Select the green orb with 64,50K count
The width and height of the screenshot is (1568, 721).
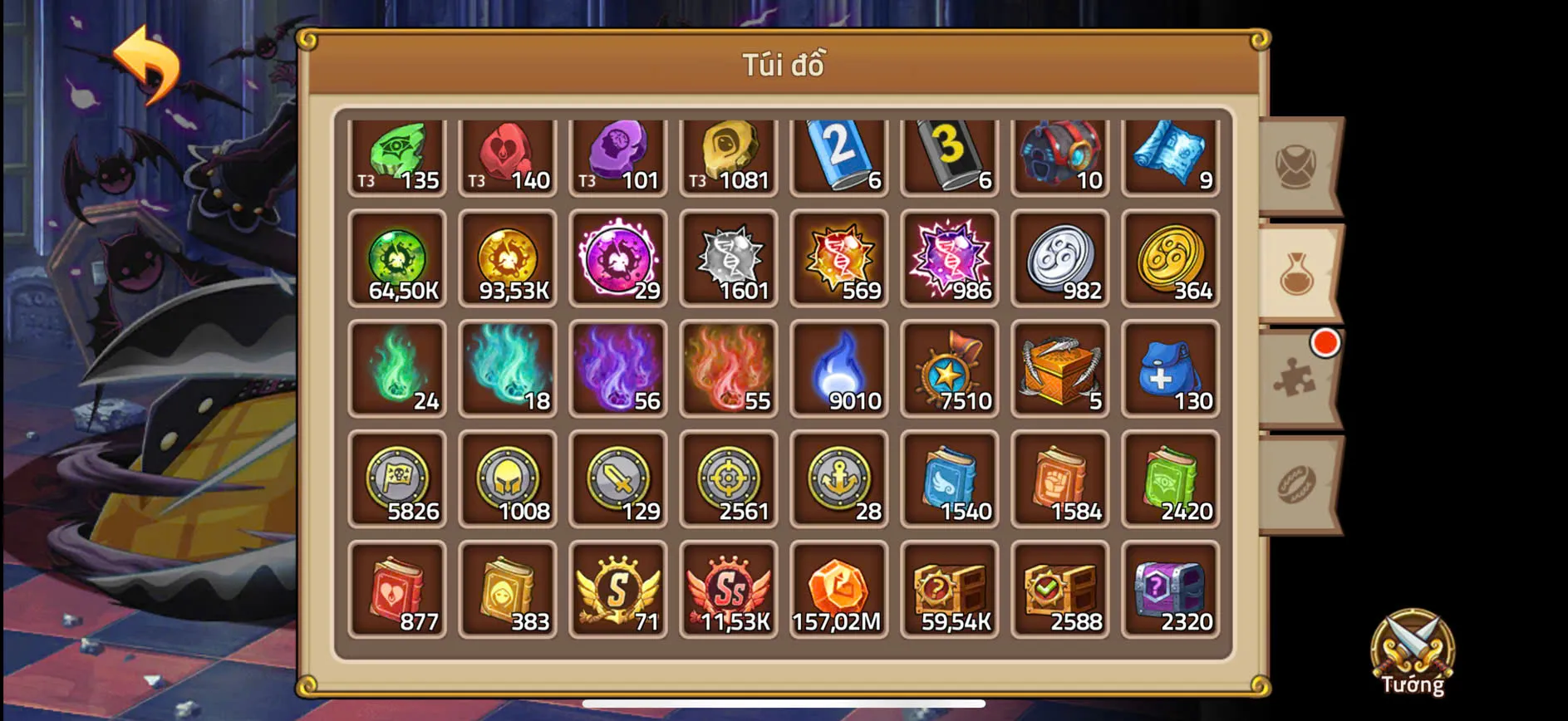tap(396, 260)
